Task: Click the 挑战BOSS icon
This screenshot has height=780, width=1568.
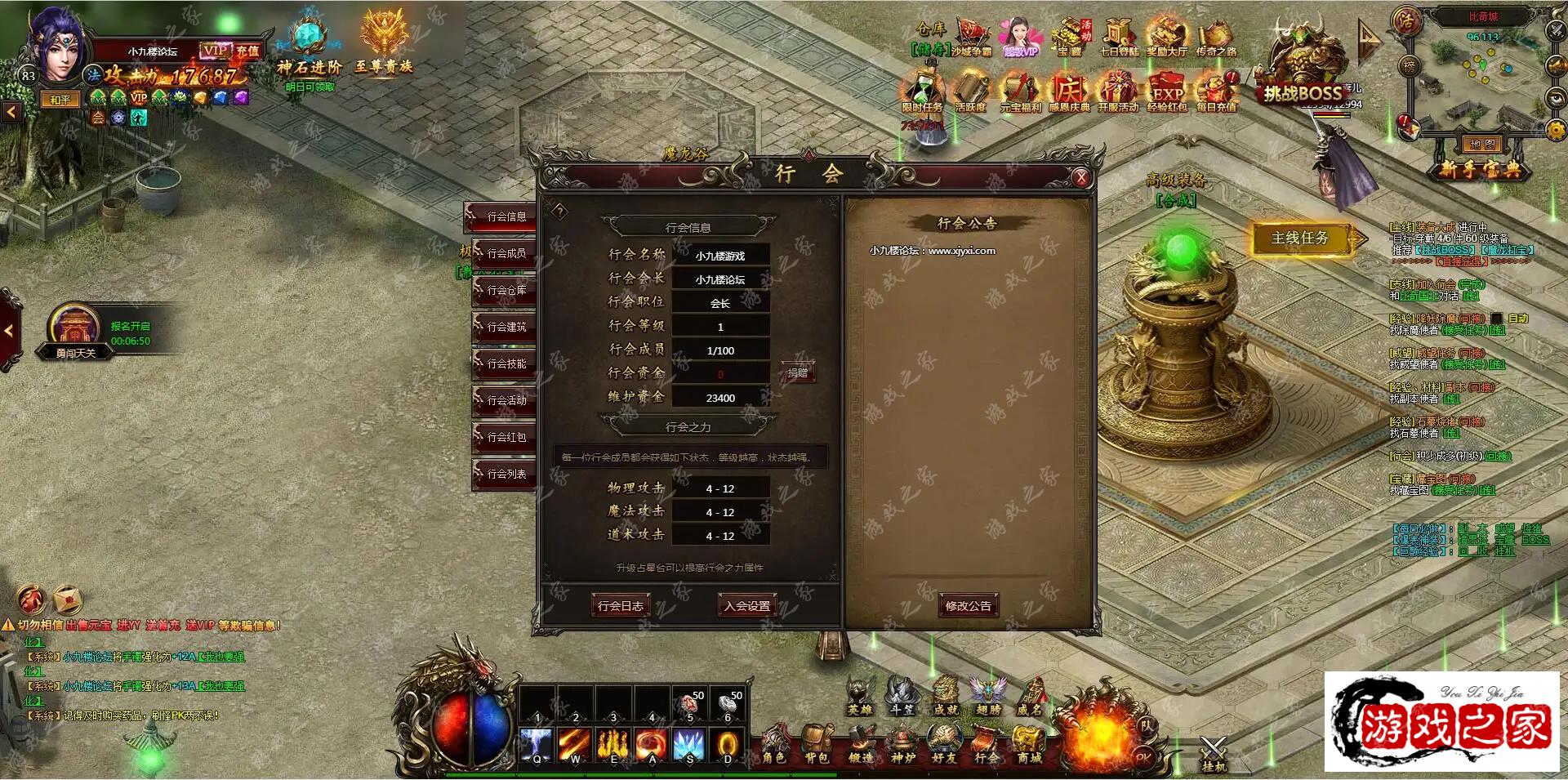Action: pyautogui.click(x=1302, y=75)
